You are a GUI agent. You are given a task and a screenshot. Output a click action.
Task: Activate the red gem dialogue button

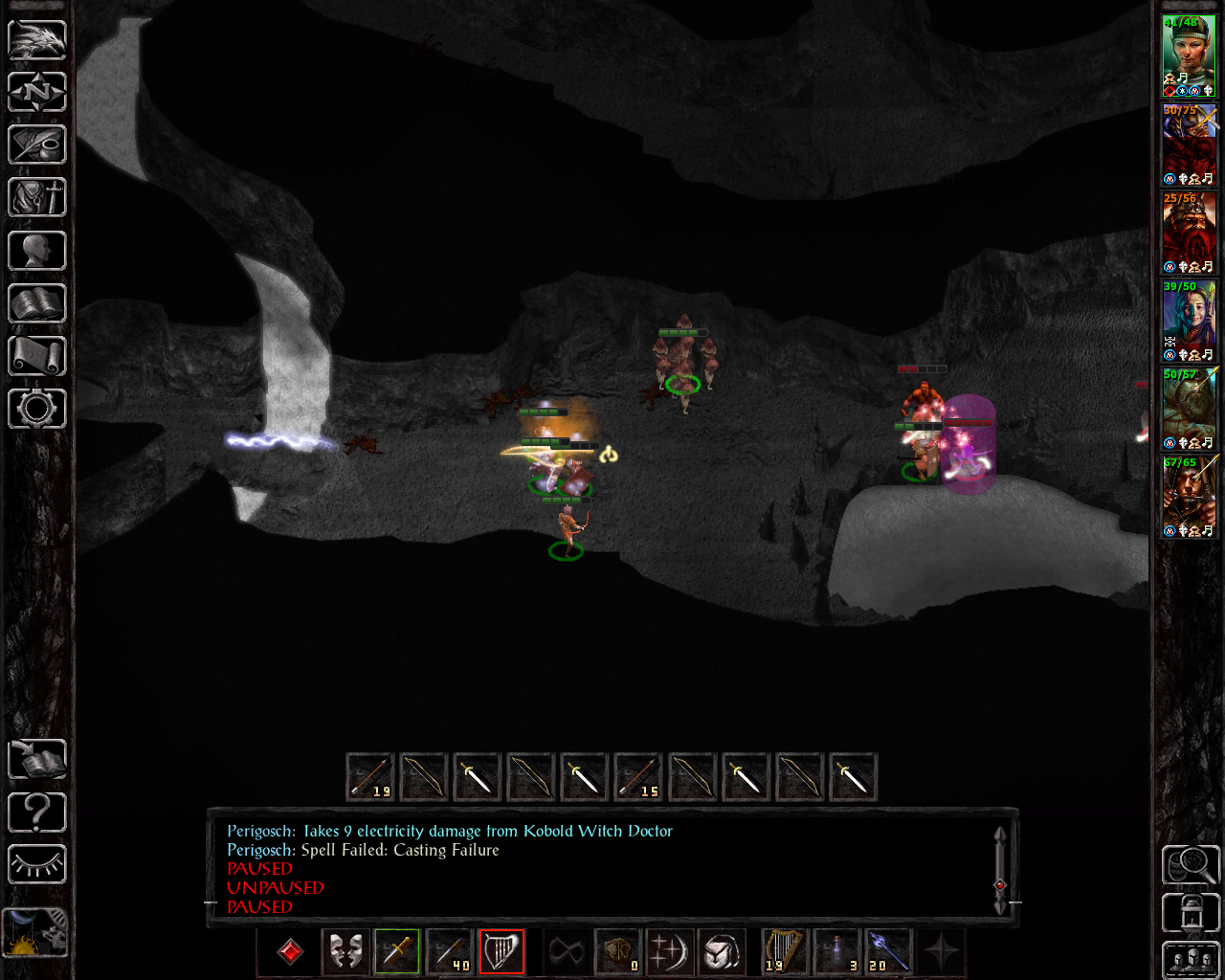click(291, 952)
